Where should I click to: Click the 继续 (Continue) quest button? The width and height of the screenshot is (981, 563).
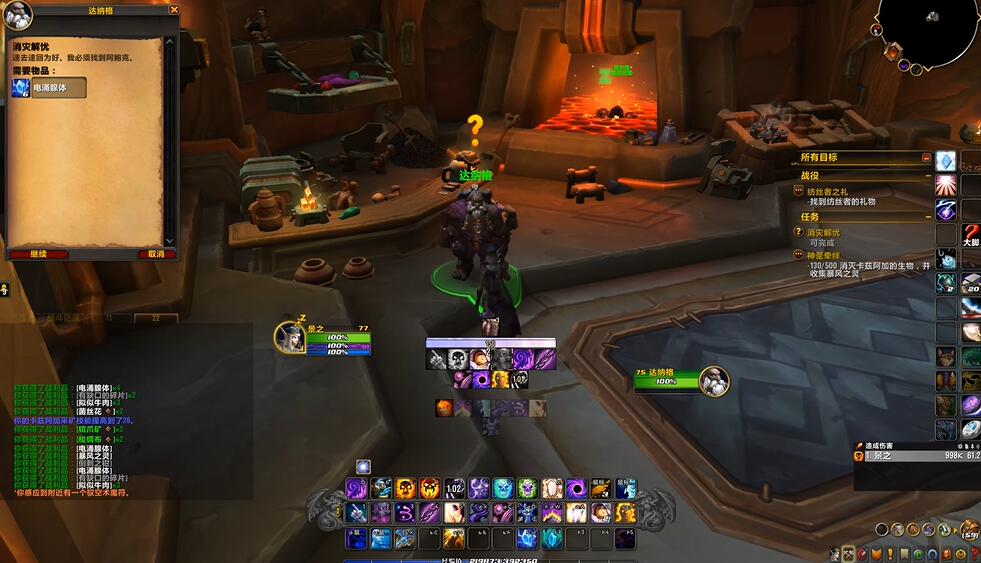(38, 254)
